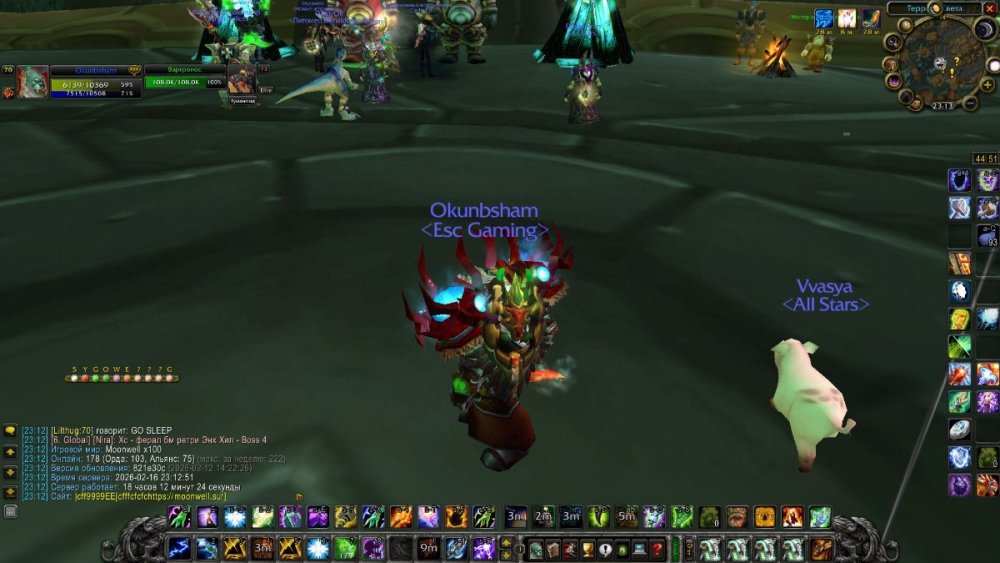Activate the 9m cooldown ability slot
This screenshot has height=563, width=1000.
[x=429, y=548]
